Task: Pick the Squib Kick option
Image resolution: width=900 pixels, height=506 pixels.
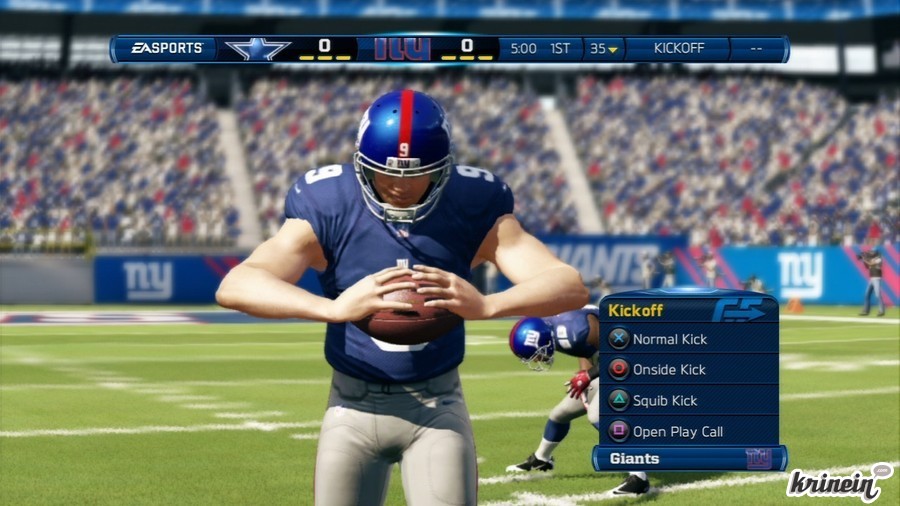Action: coord(665,401)
